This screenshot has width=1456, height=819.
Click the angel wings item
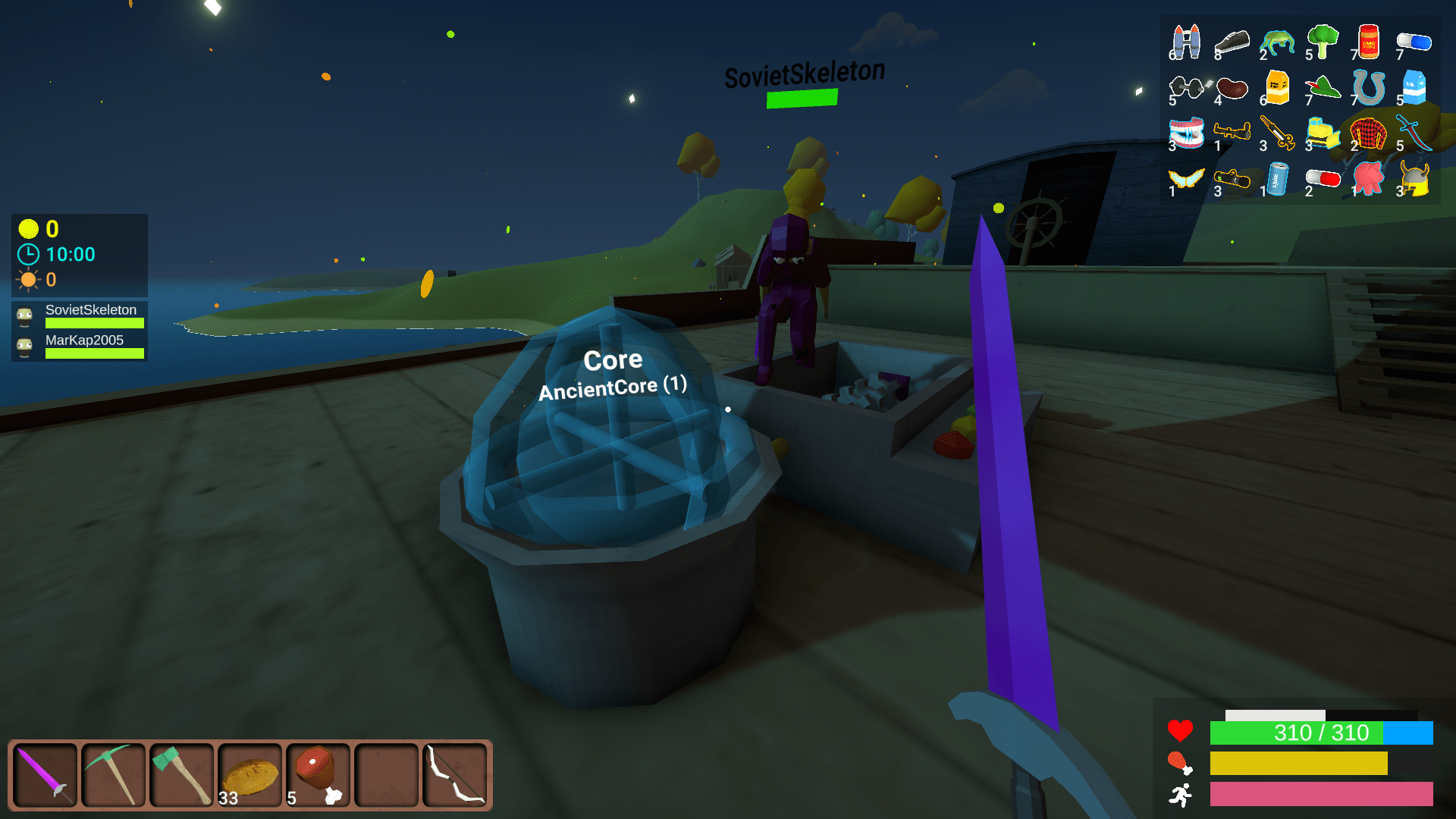tap(1185, 178)
